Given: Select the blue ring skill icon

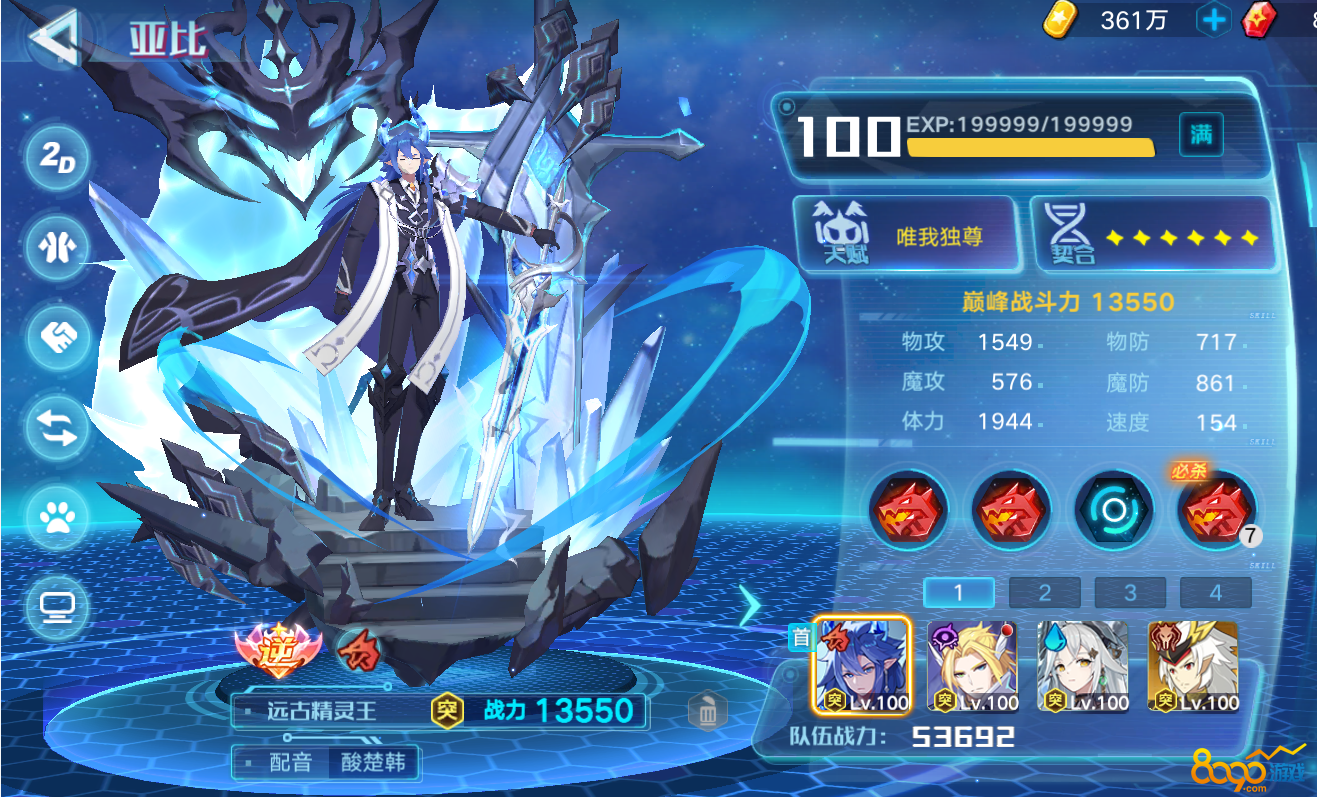Looking at the screenshot, I should [x=1114, y=510].
